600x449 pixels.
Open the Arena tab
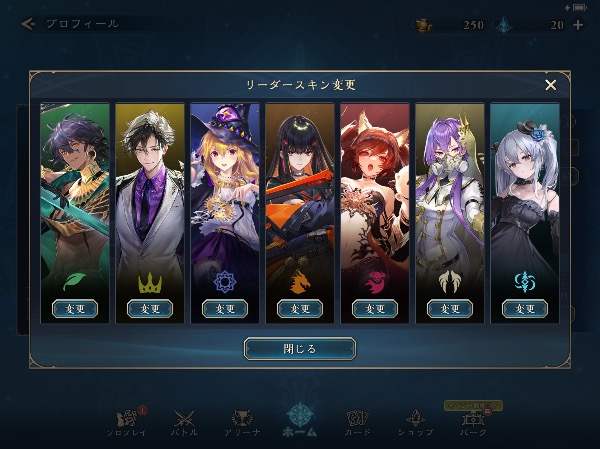pos(242,421)
